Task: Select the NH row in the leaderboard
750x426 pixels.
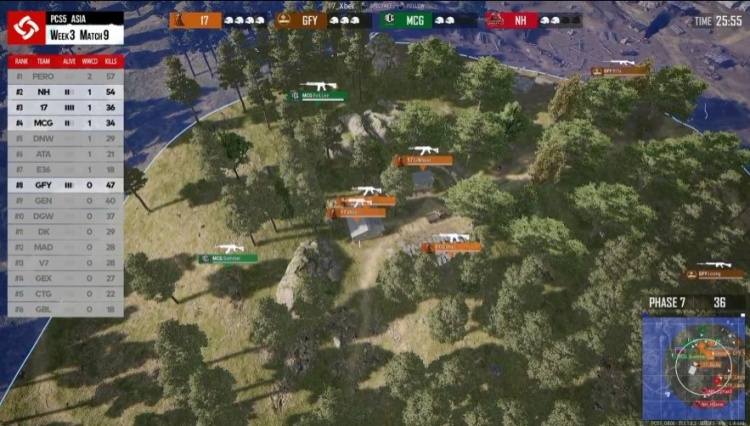Action: coord(66,91)
